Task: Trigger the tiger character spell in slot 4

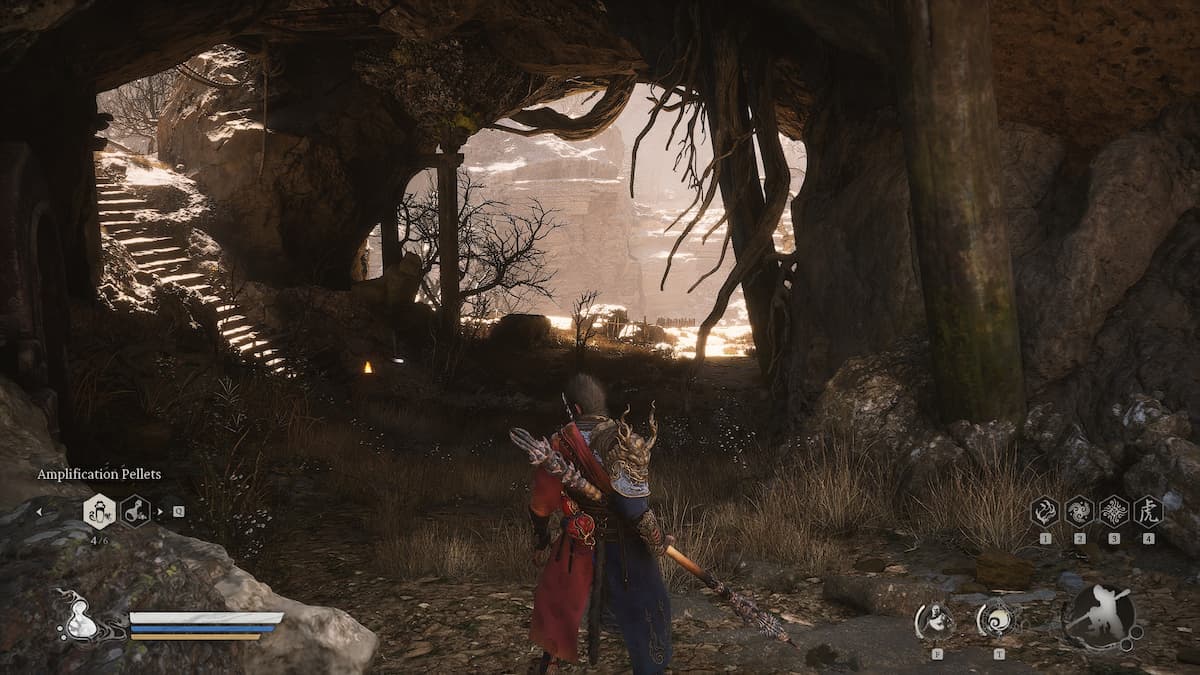Action: pyautogui.click(x=1148, y=511)
